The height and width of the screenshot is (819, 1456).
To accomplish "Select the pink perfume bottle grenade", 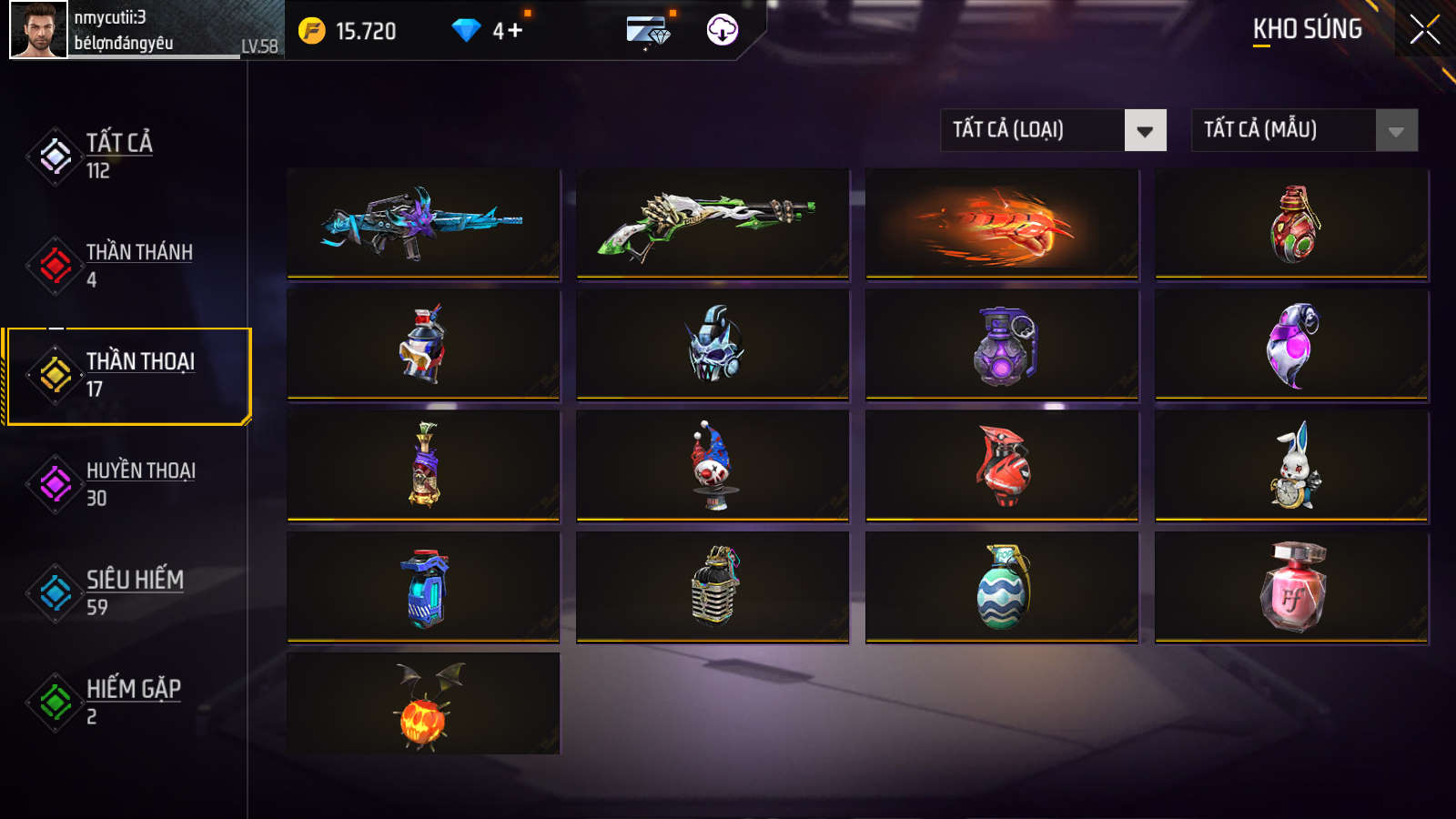I will (1291, 587).
